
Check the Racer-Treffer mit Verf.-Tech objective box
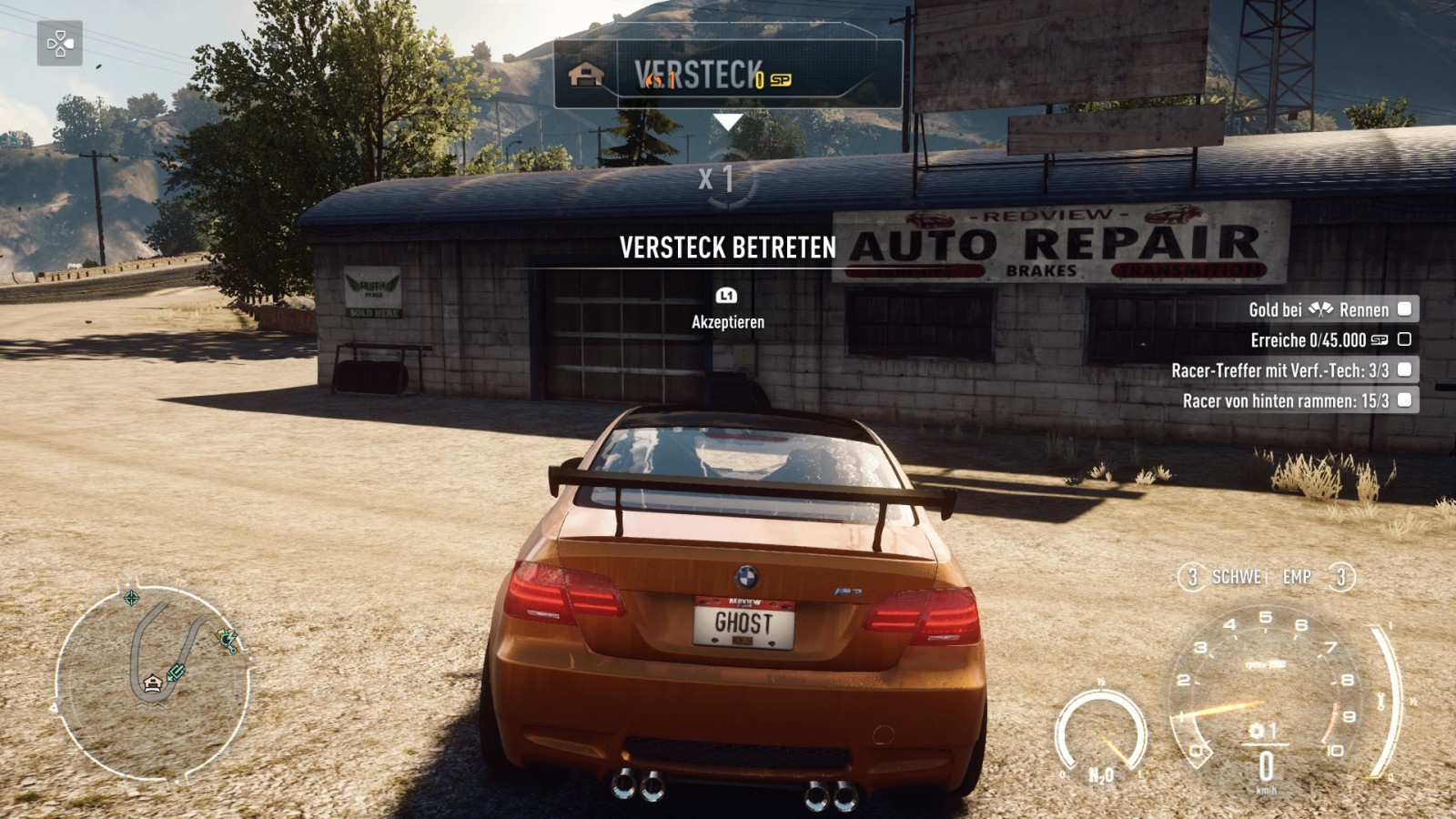pyautogui.click(x=1404, y=369)
